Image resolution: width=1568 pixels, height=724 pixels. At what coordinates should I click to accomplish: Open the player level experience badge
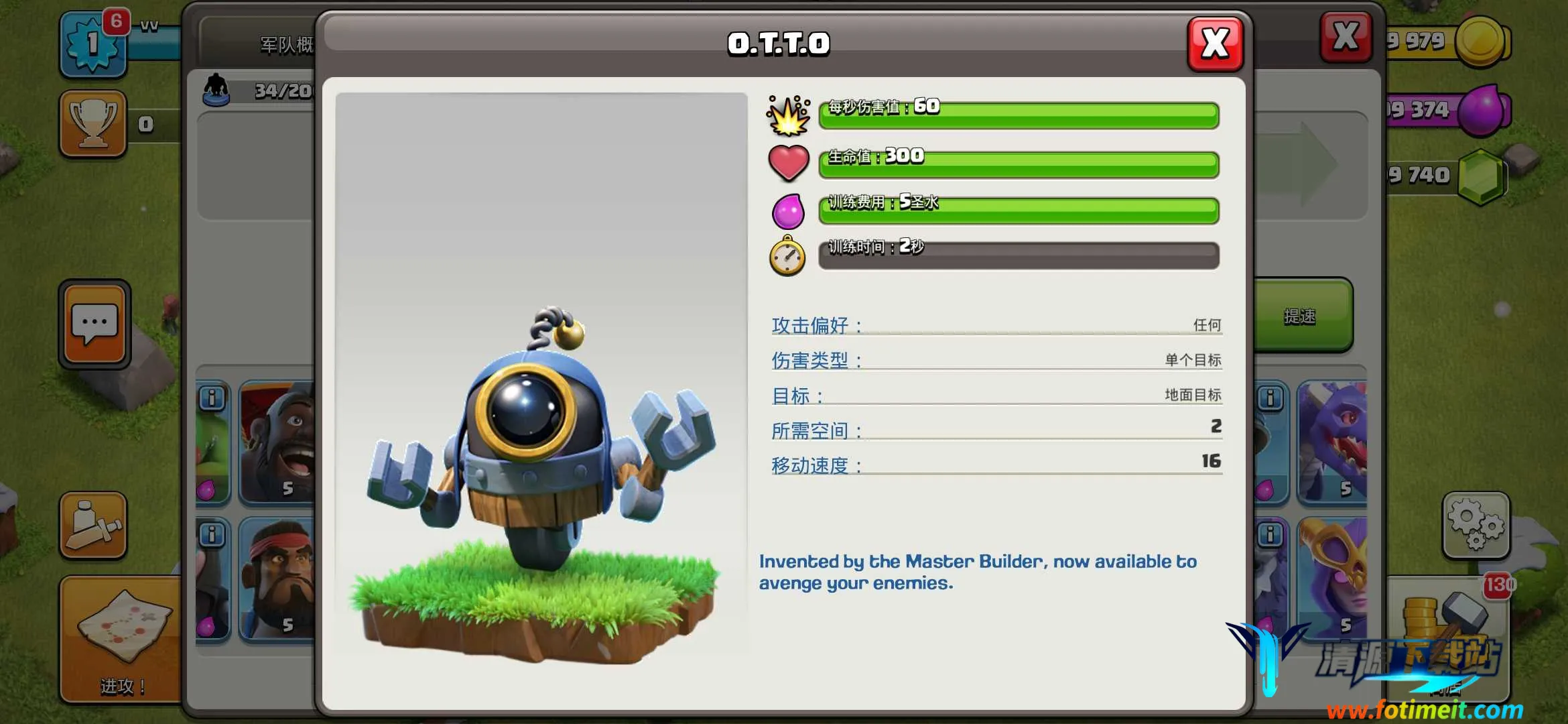click(x=93, y=44)
